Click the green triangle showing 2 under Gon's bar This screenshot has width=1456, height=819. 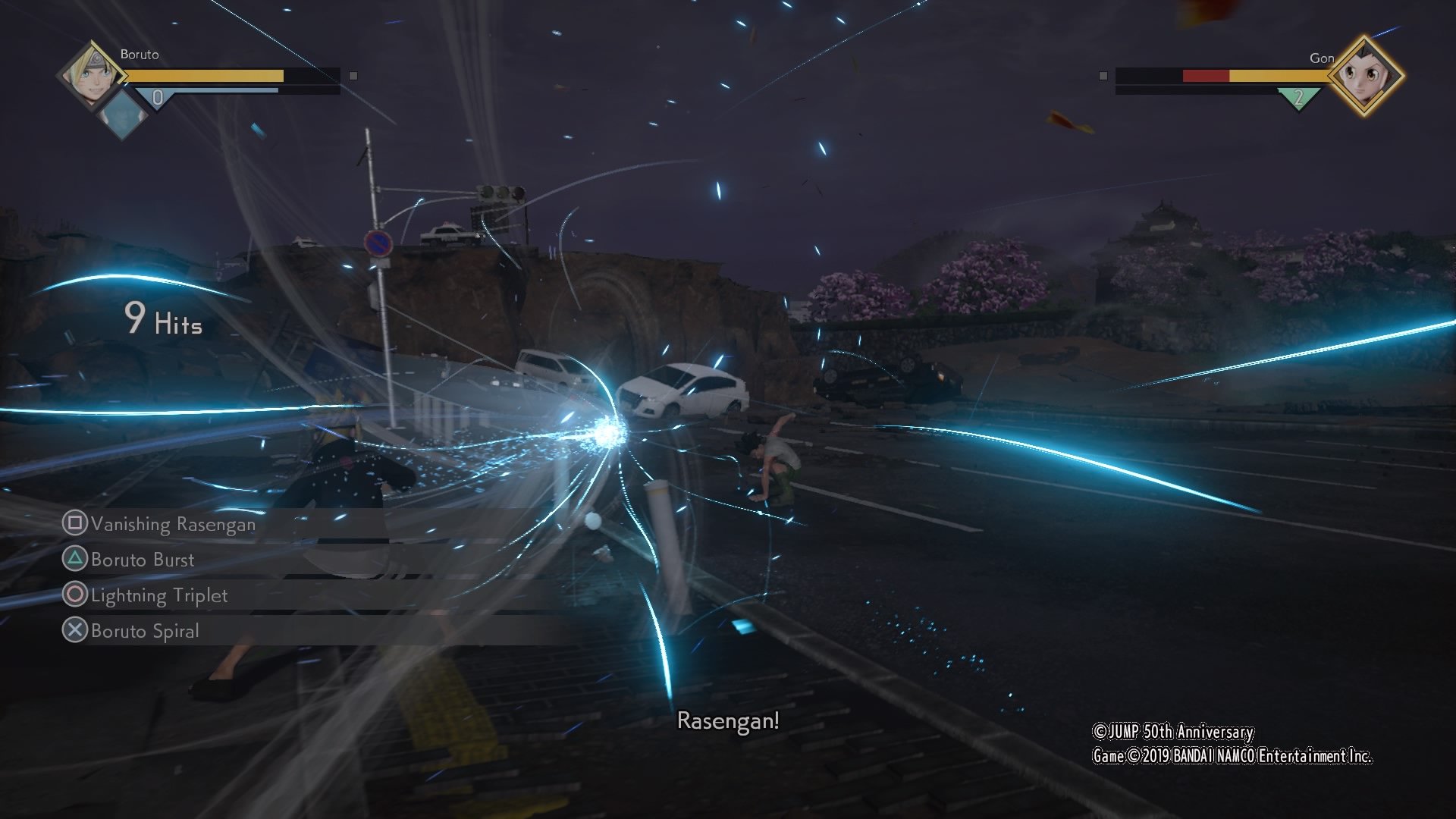pyautogui.click(x=1297, y=96)
